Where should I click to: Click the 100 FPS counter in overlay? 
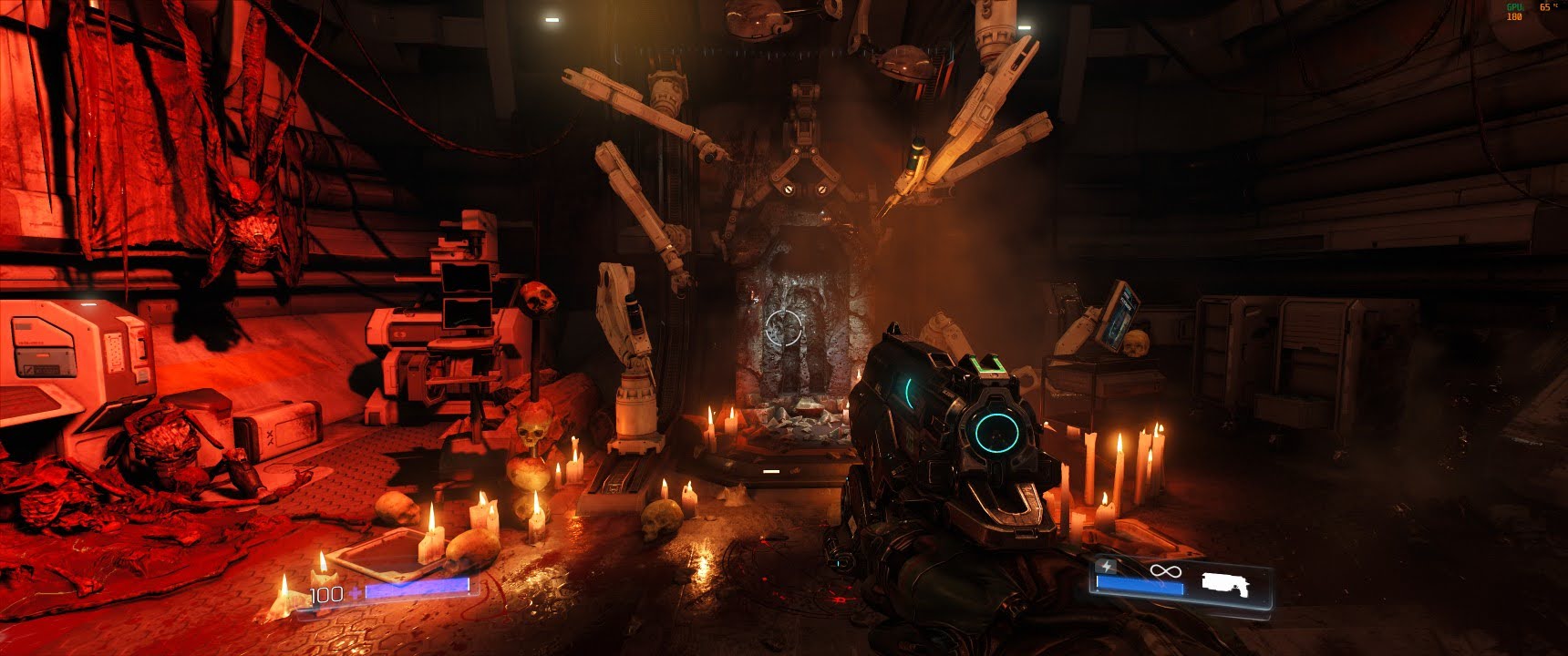(x=1513, y=16)
